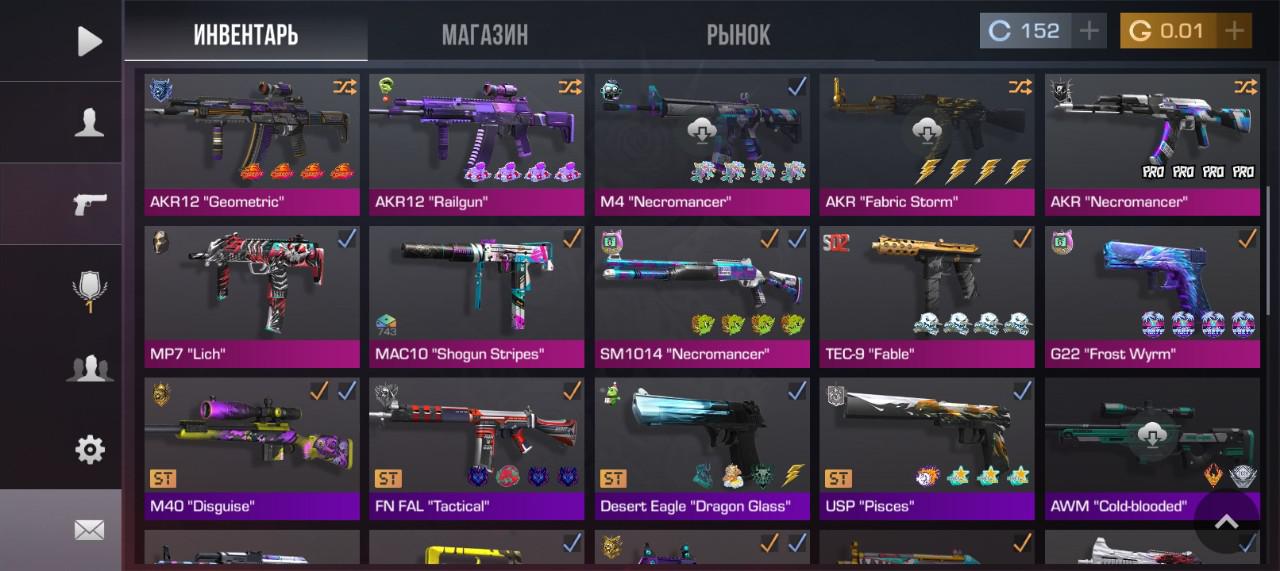
Task: Tap the scroll-to-top arrow button
Action: pyautogui.click(x=1226, y=521)
